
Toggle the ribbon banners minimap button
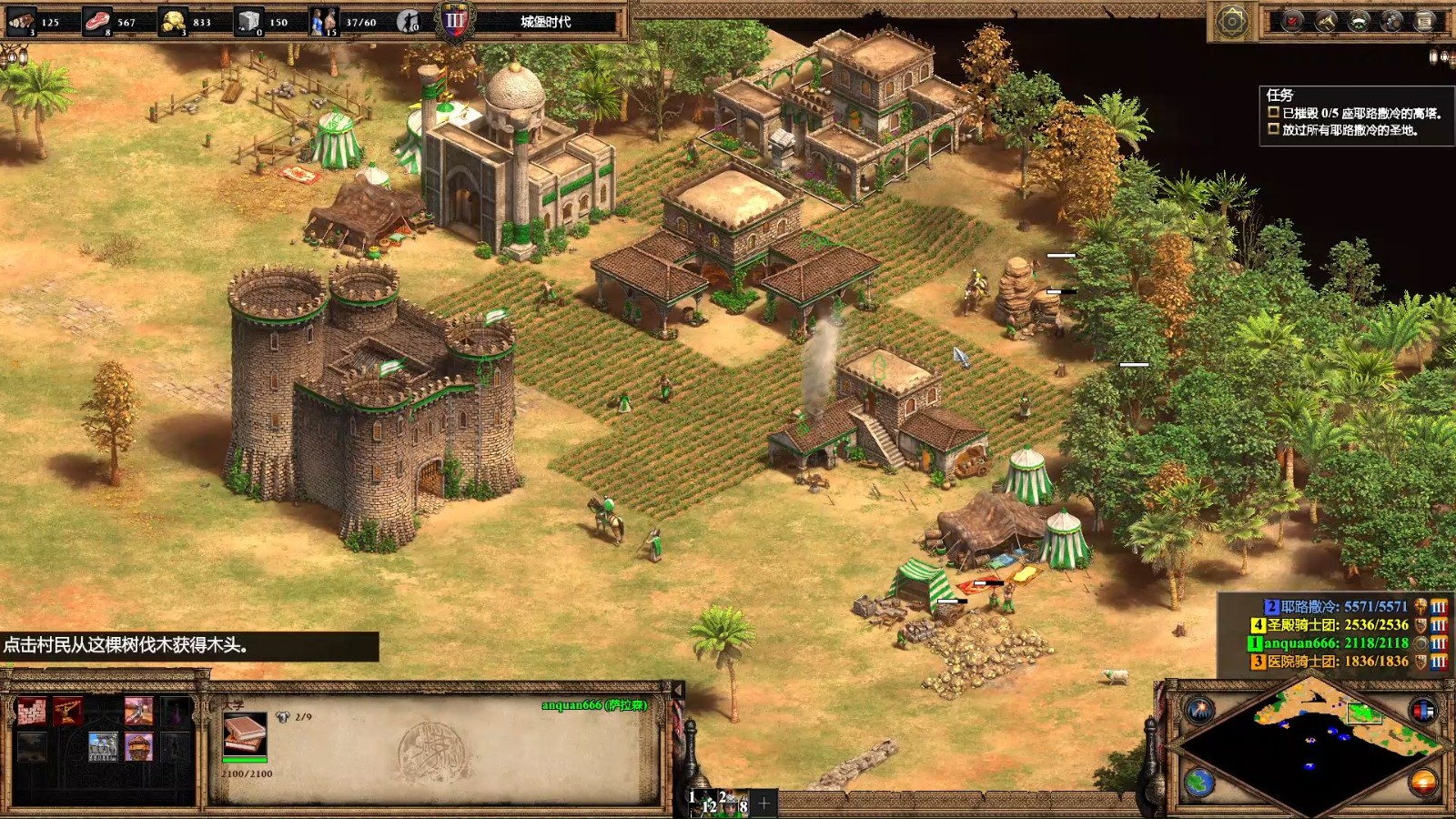pos(1423,709)
